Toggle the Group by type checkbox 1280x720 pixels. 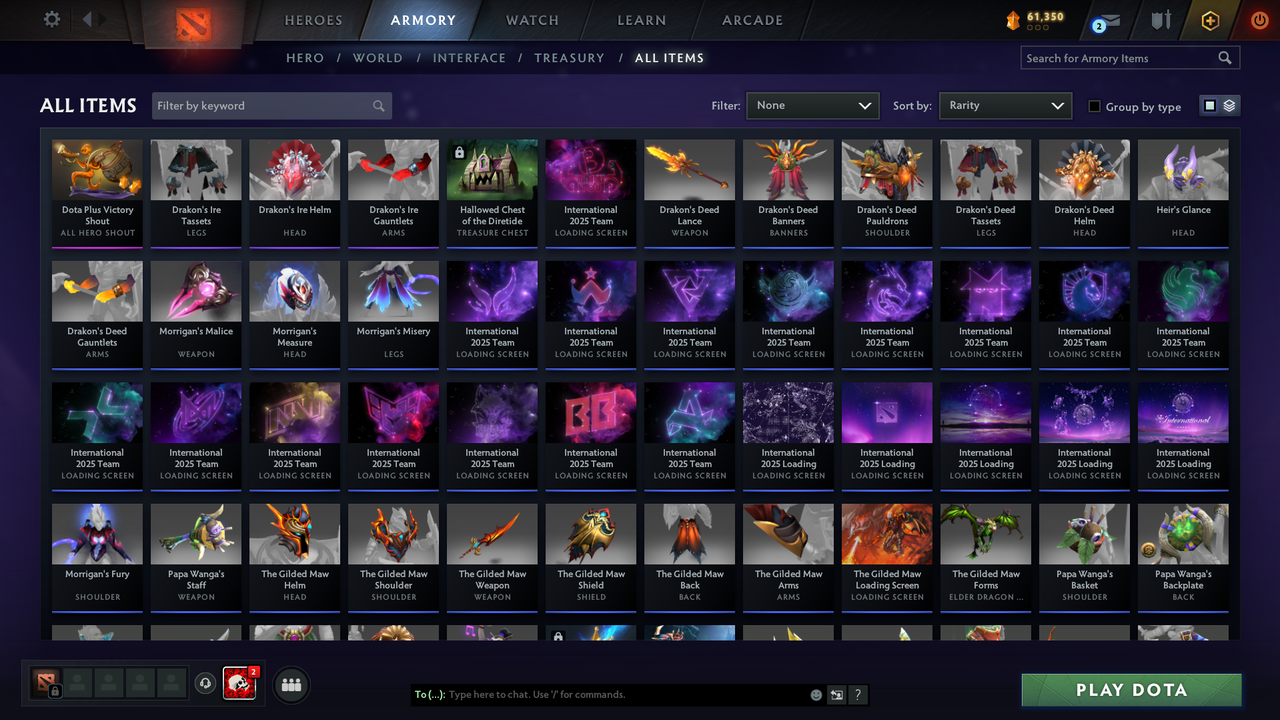point(1095,105)
